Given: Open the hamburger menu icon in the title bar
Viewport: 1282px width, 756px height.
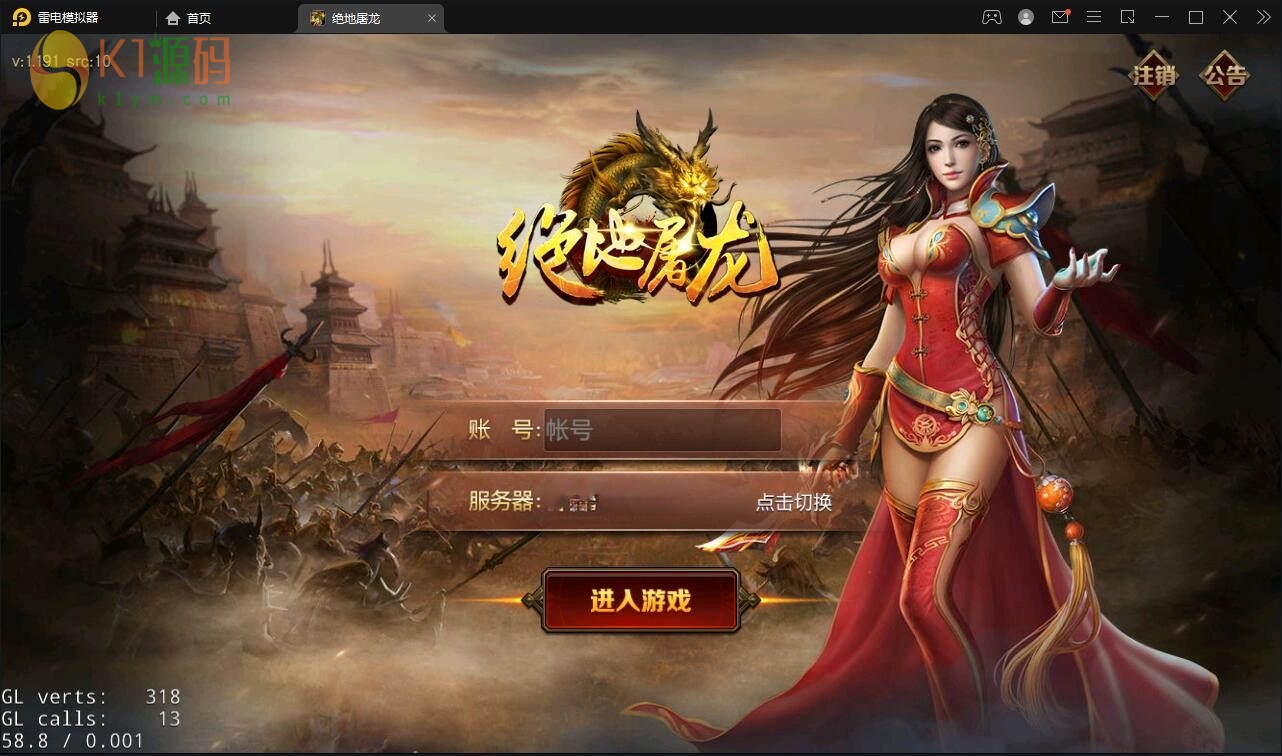Looking at the screenshot, I should point(1093,17).
